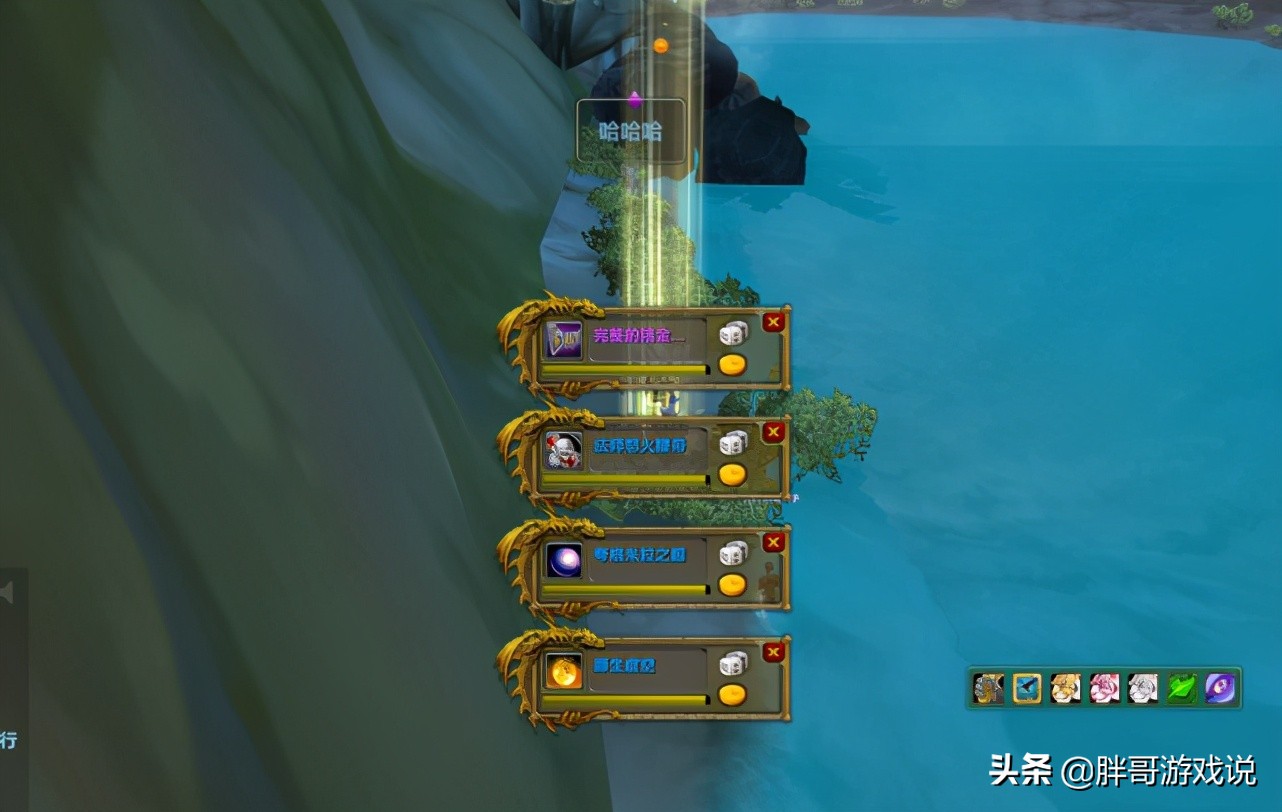The image size is (1282, 812).
Task: Click the gold-framed blue bird icon
Action: tap(1026, 687)
